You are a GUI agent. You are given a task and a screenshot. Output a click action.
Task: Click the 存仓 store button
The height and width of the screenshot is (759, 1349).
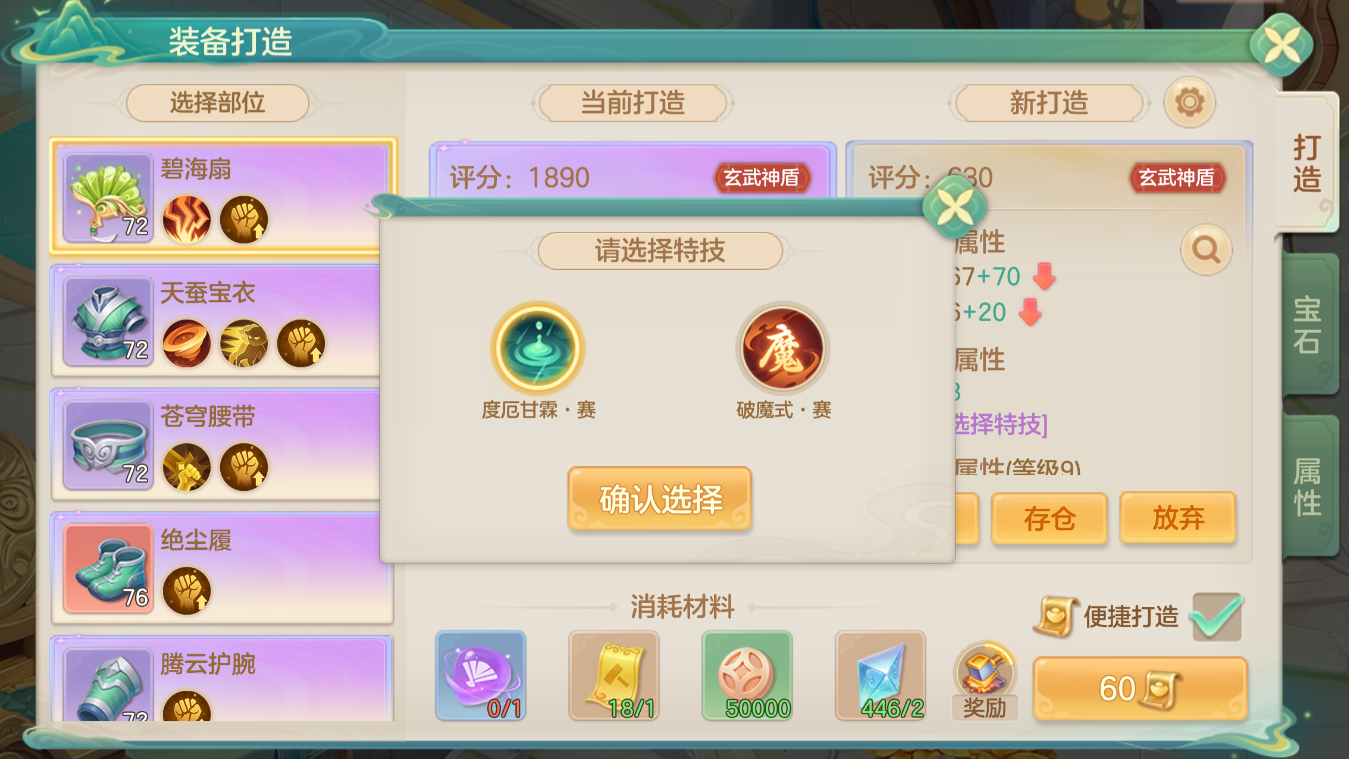(x=1049, y=518)
